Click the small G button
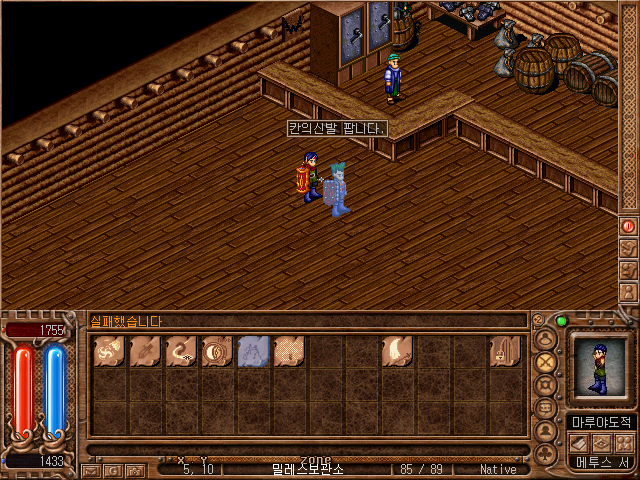This screenshot has height=480, width=640. point(112,469)
